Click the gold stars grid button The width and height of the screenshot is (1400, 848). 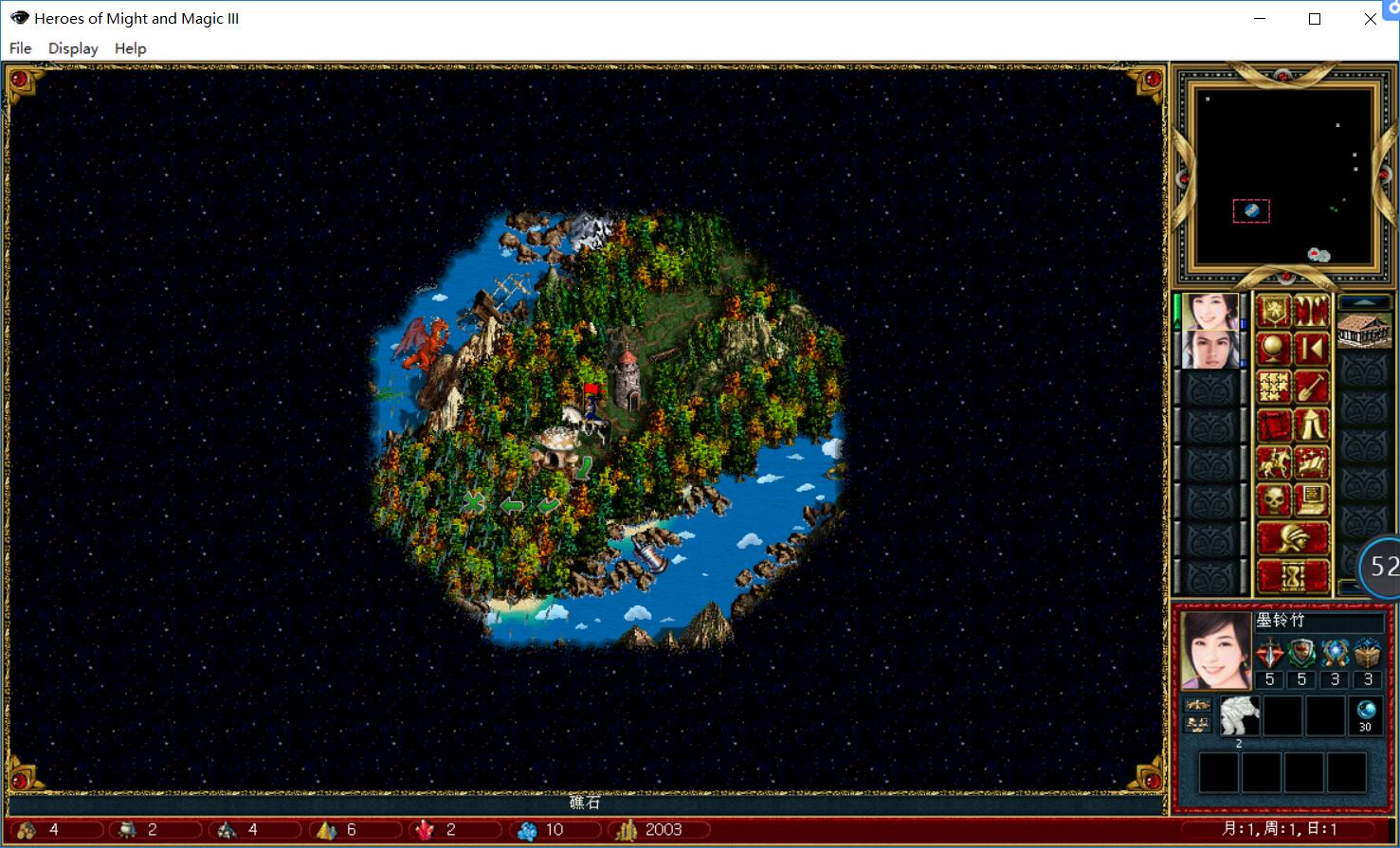click(1274, 387)
